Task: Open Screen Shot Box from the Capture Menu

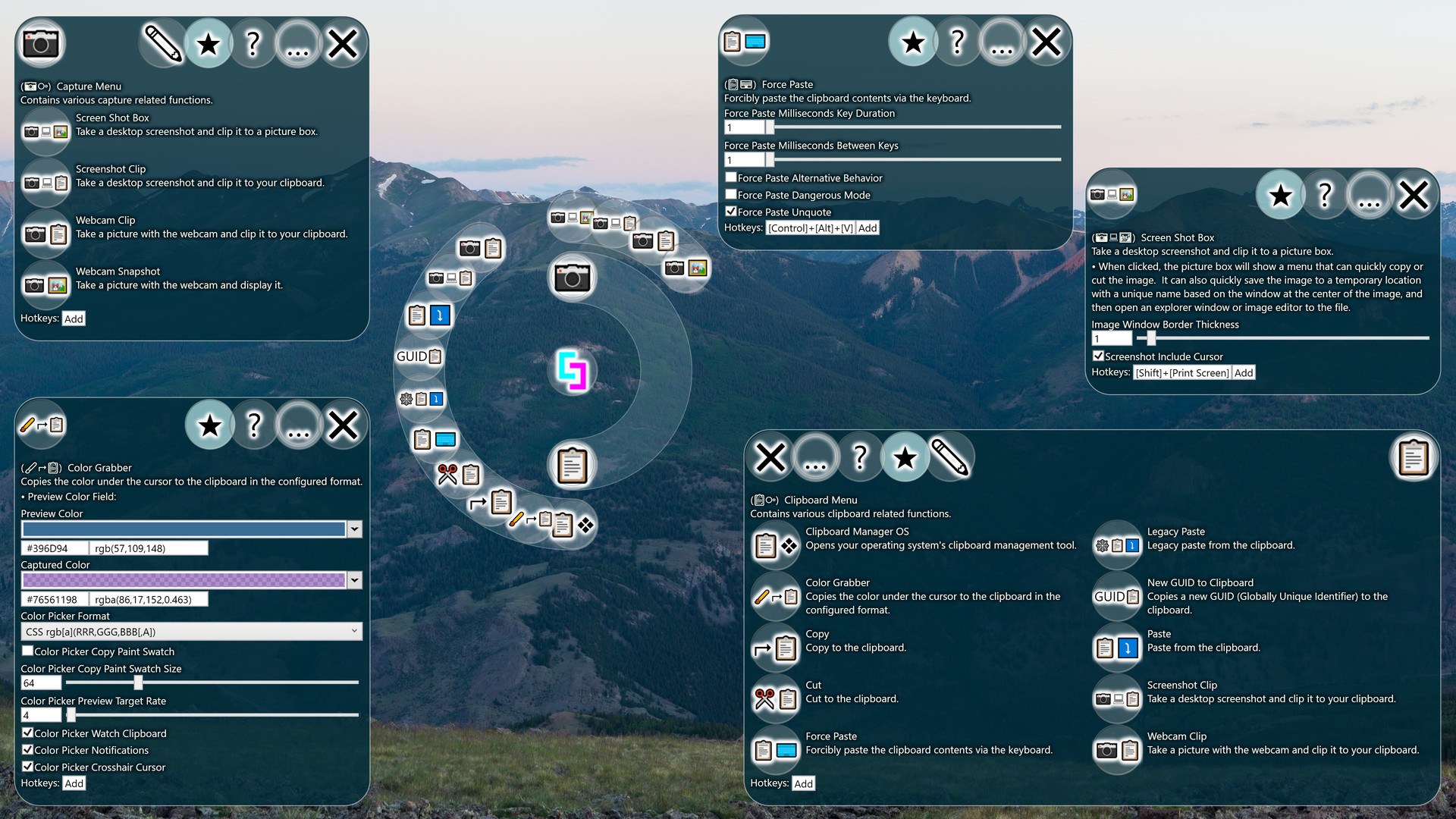Action: [44, 131]
